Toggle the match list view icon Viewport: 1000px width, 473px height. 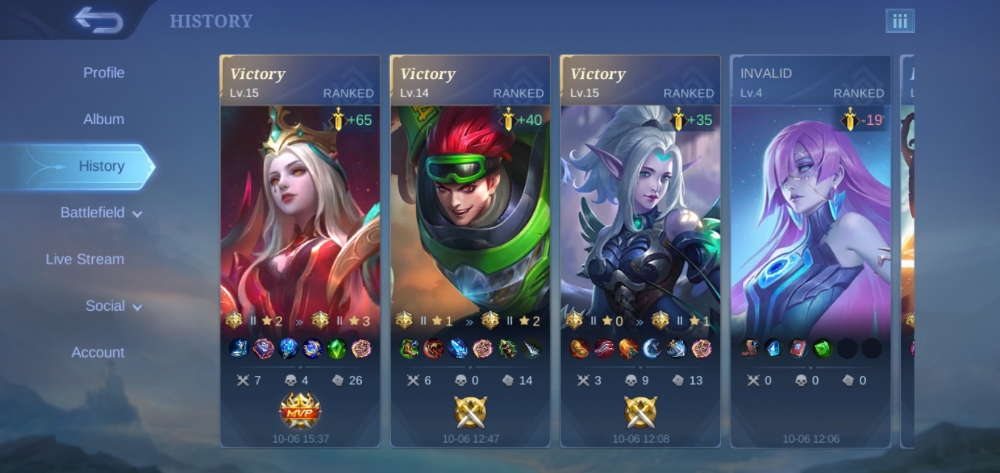899,21
